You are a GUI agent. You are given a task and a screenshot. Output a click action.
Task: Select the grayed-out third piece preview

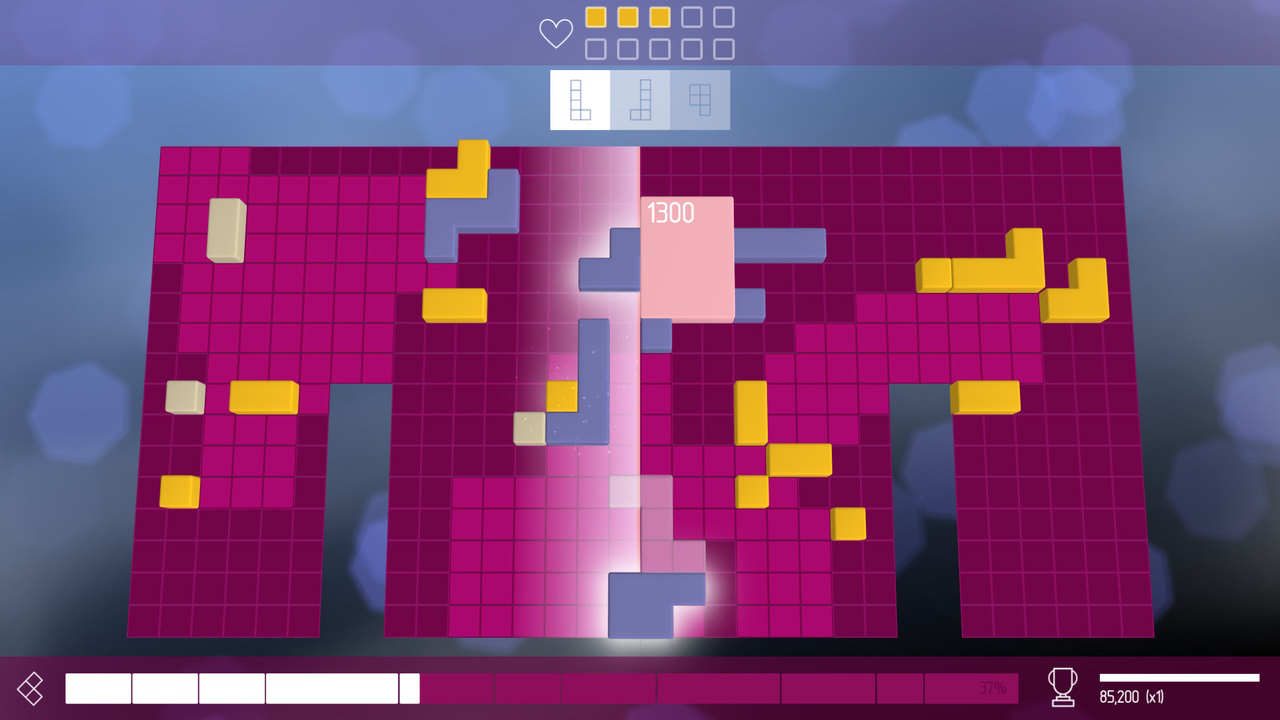point(701,100)
